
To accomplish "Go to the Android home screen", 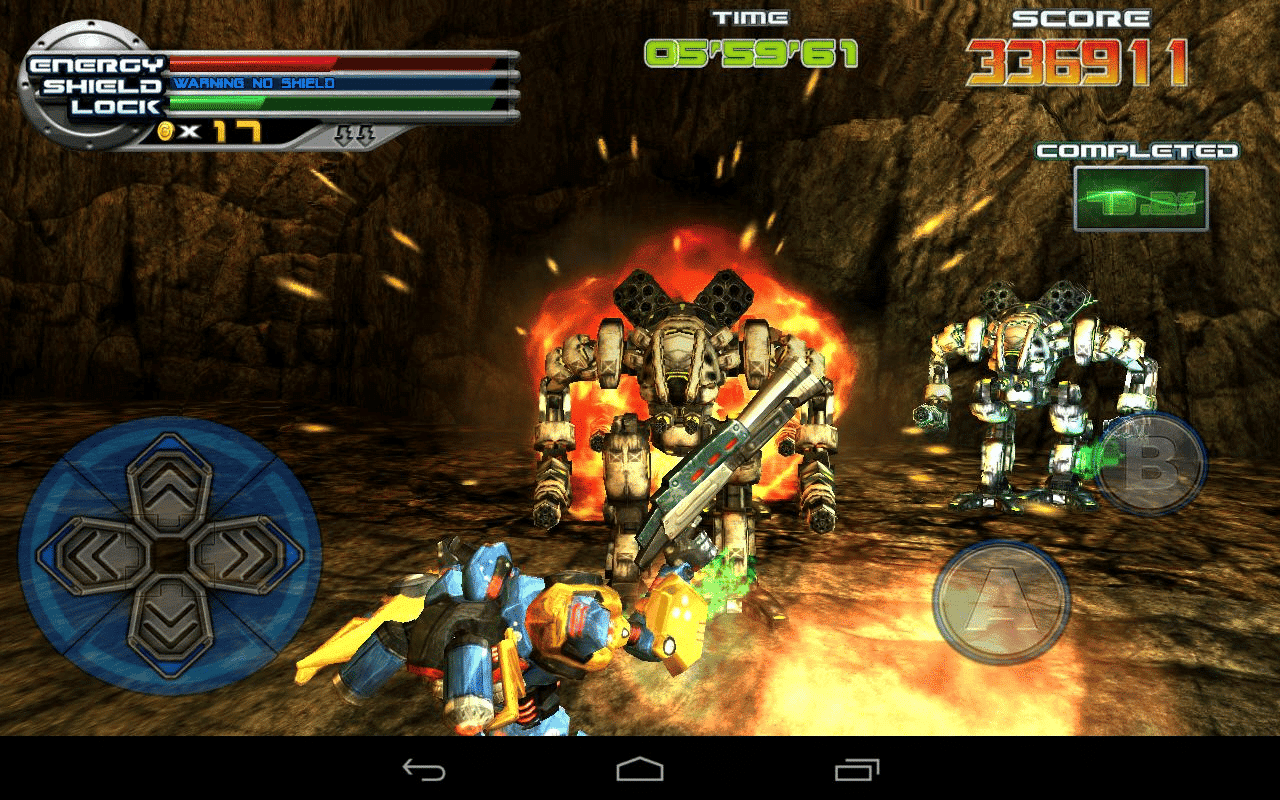I will pos(640,769).
